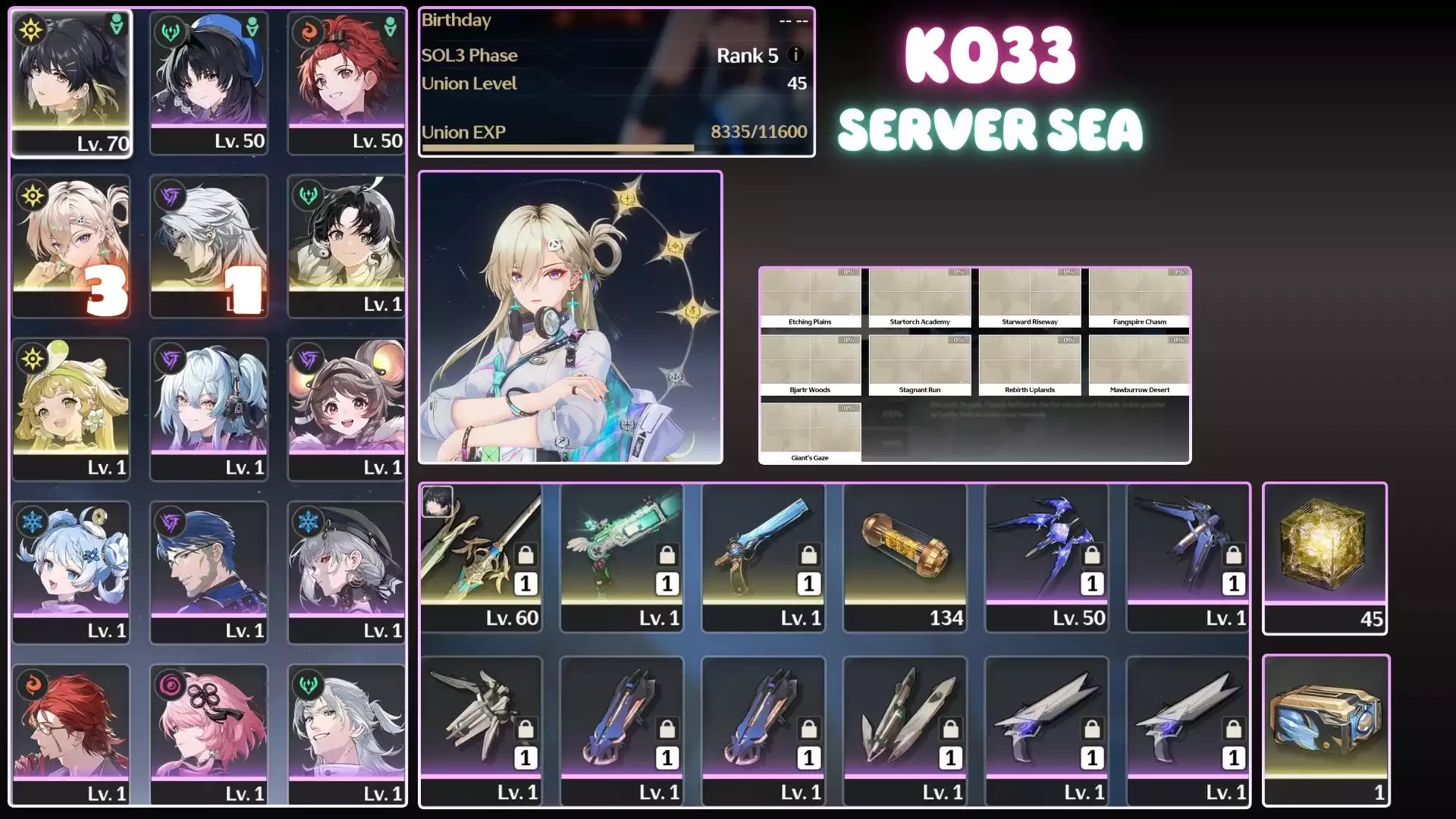The height and width of the screenshot is (819, 1456).
Task: Unlock the green broadblade pistol weapon
Action: click(666, 556)
